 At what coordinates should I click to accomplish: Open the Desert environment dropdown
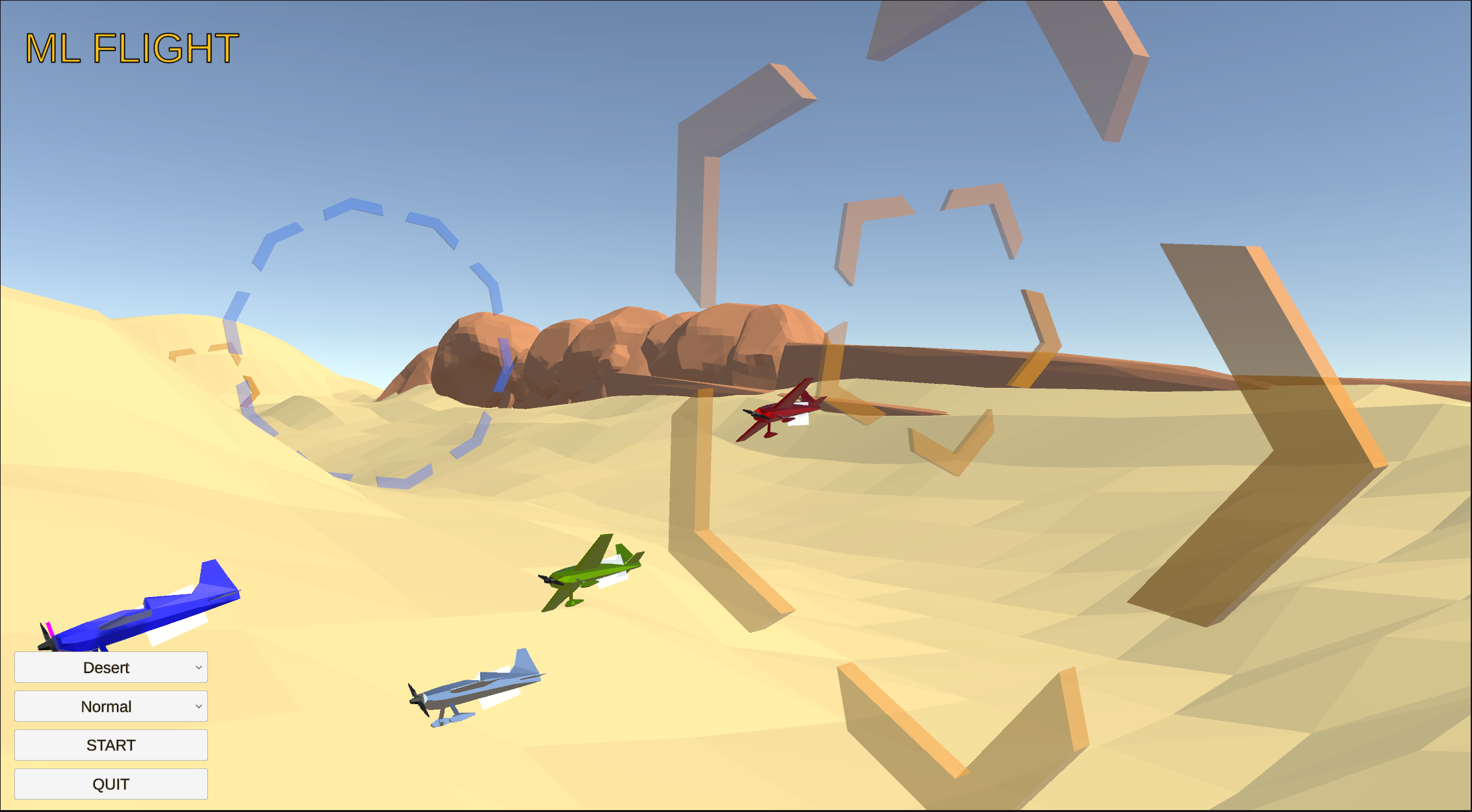pos(110,666)
